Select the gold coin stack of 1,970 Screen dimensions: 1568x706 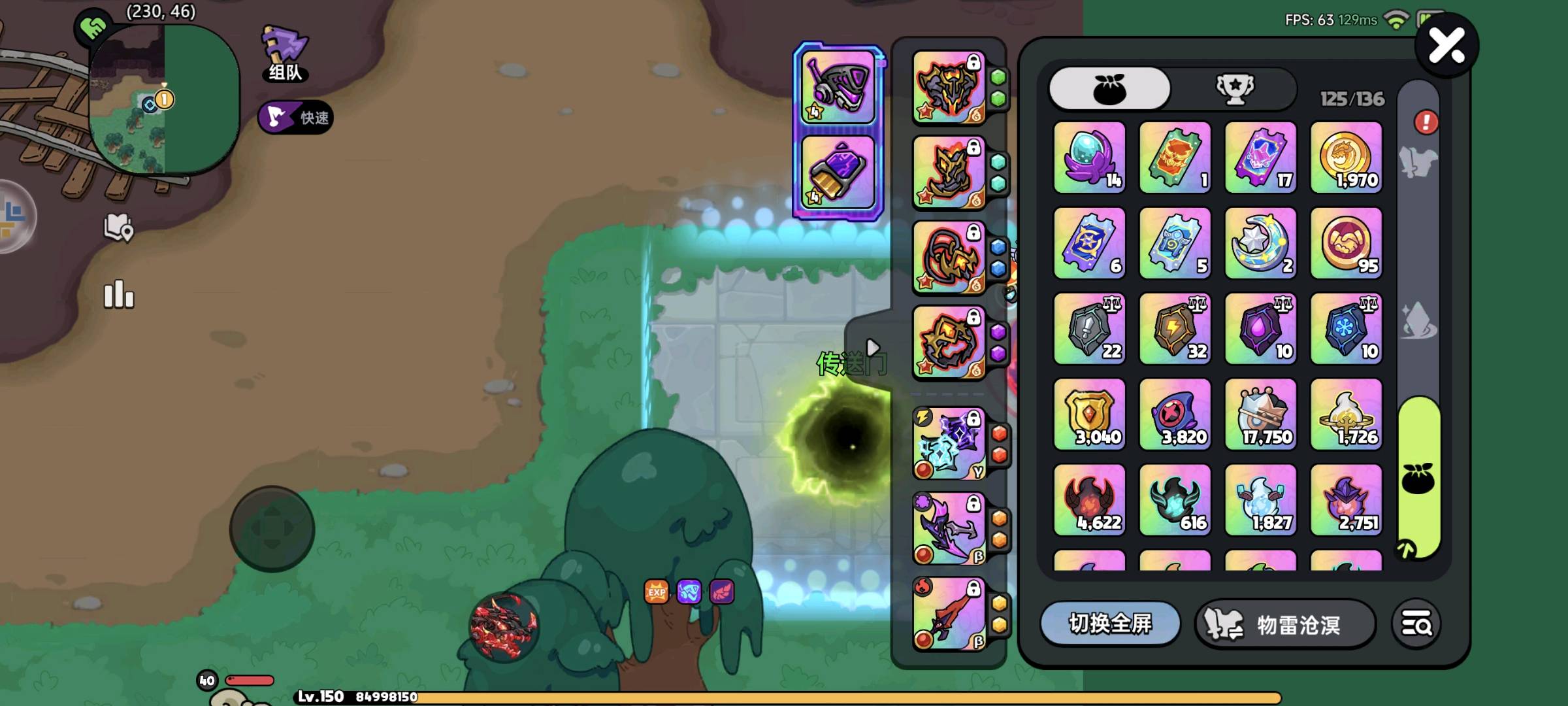[x=1346, y=158]
